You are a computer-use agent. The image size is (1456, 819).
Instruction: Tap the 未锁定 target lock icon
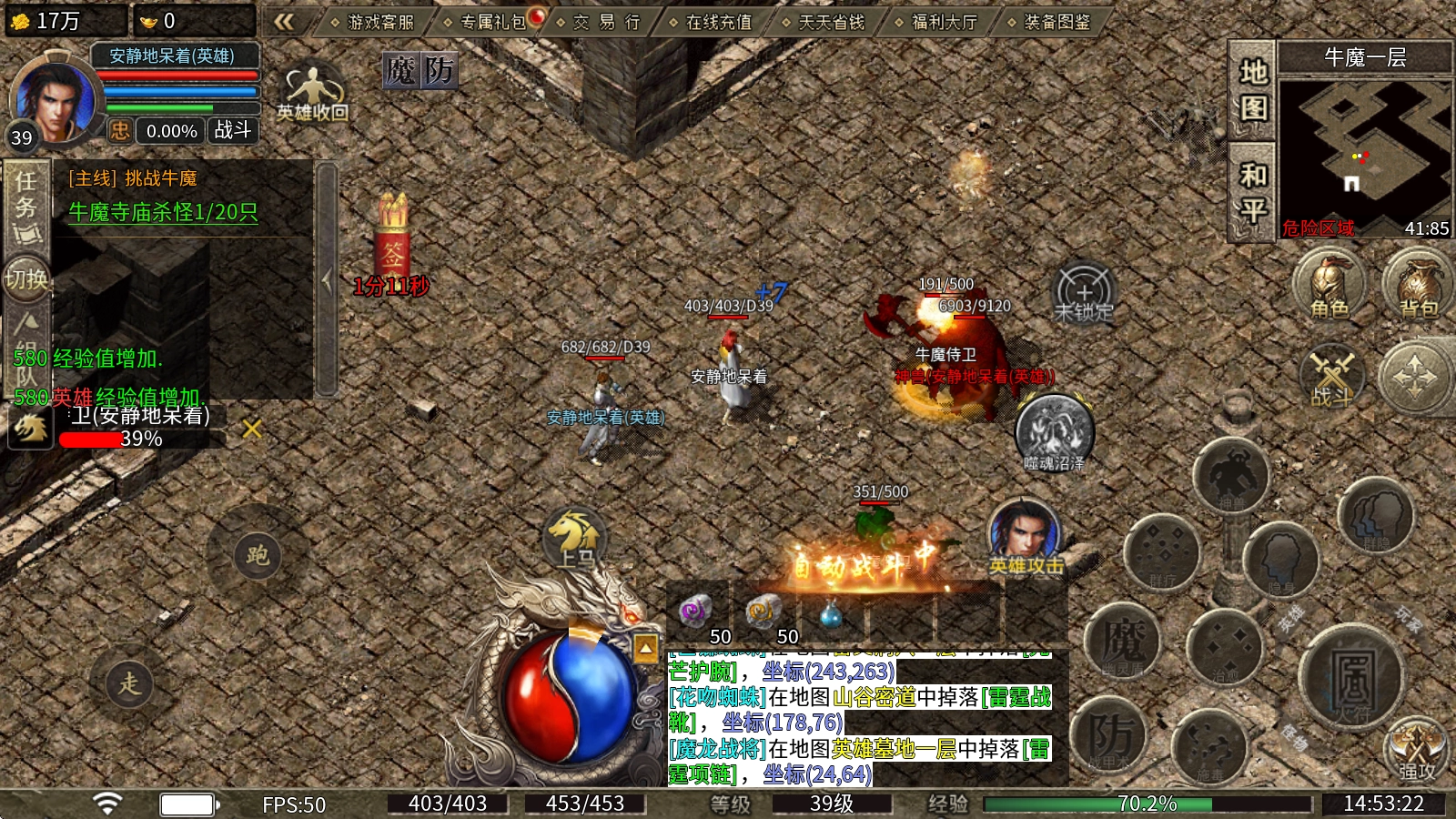tap(1084, 293)
